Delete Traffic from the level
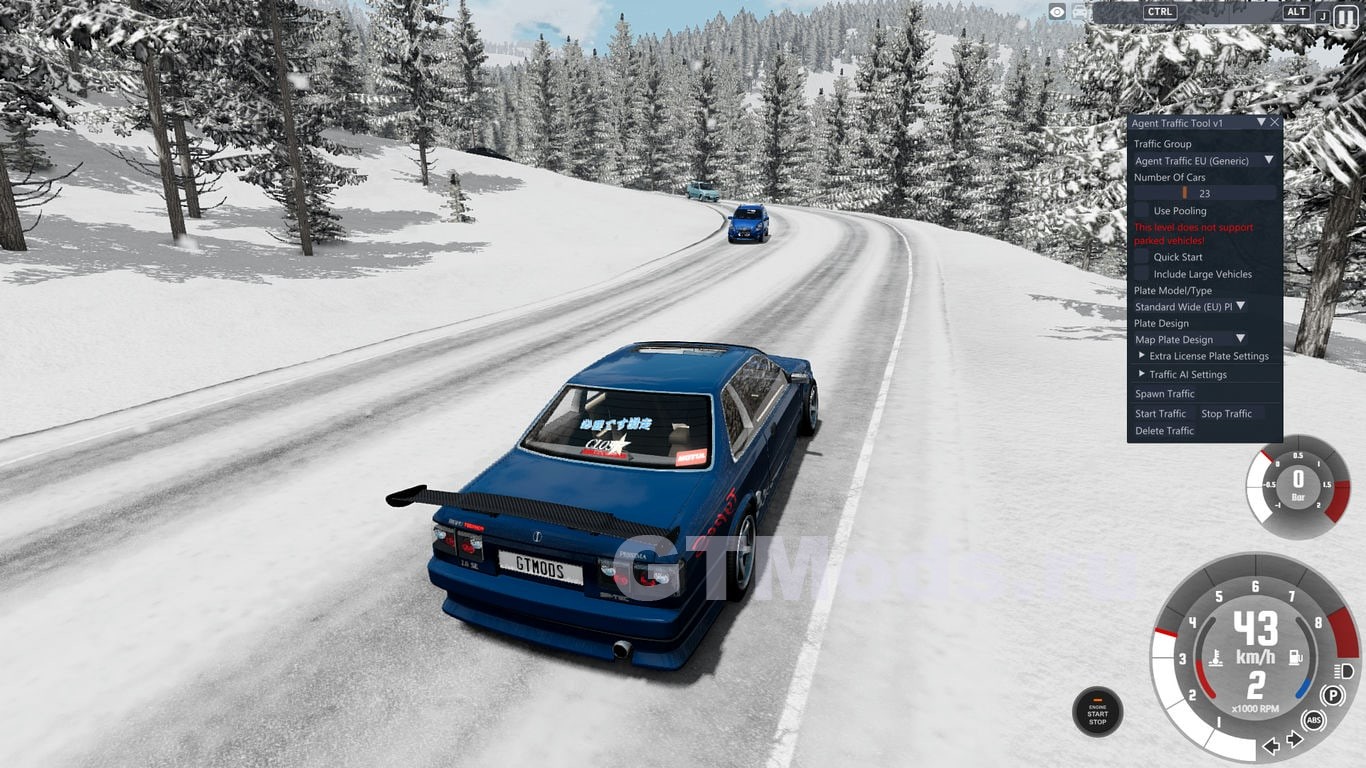 (1165, 431)
